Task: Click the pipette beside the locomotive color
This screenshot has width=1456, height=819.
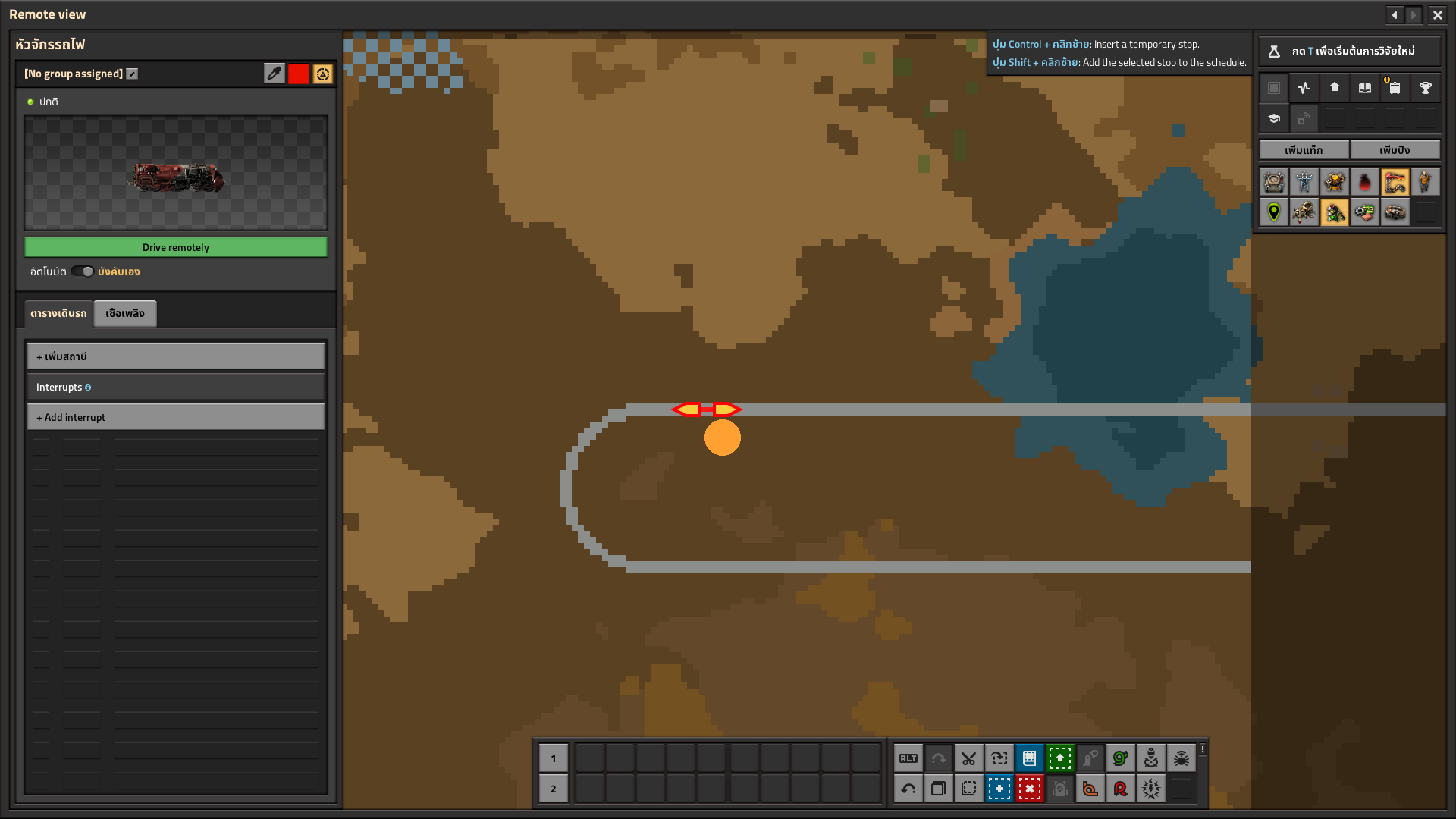Action: coord(275,74)
